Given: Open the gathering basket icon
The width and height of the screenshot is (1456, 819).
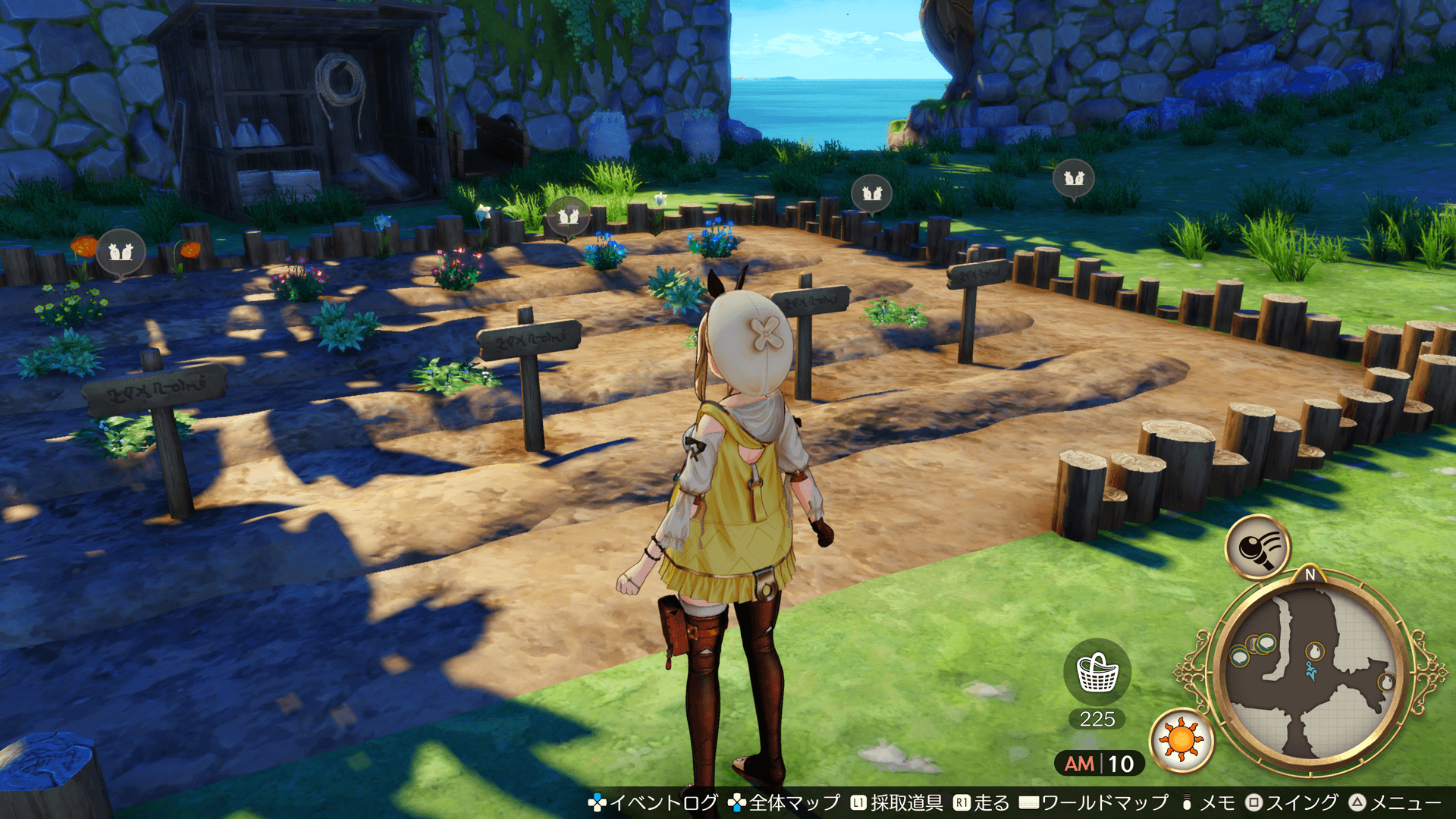Looking at the screenshot, I should coord(1097,673).
